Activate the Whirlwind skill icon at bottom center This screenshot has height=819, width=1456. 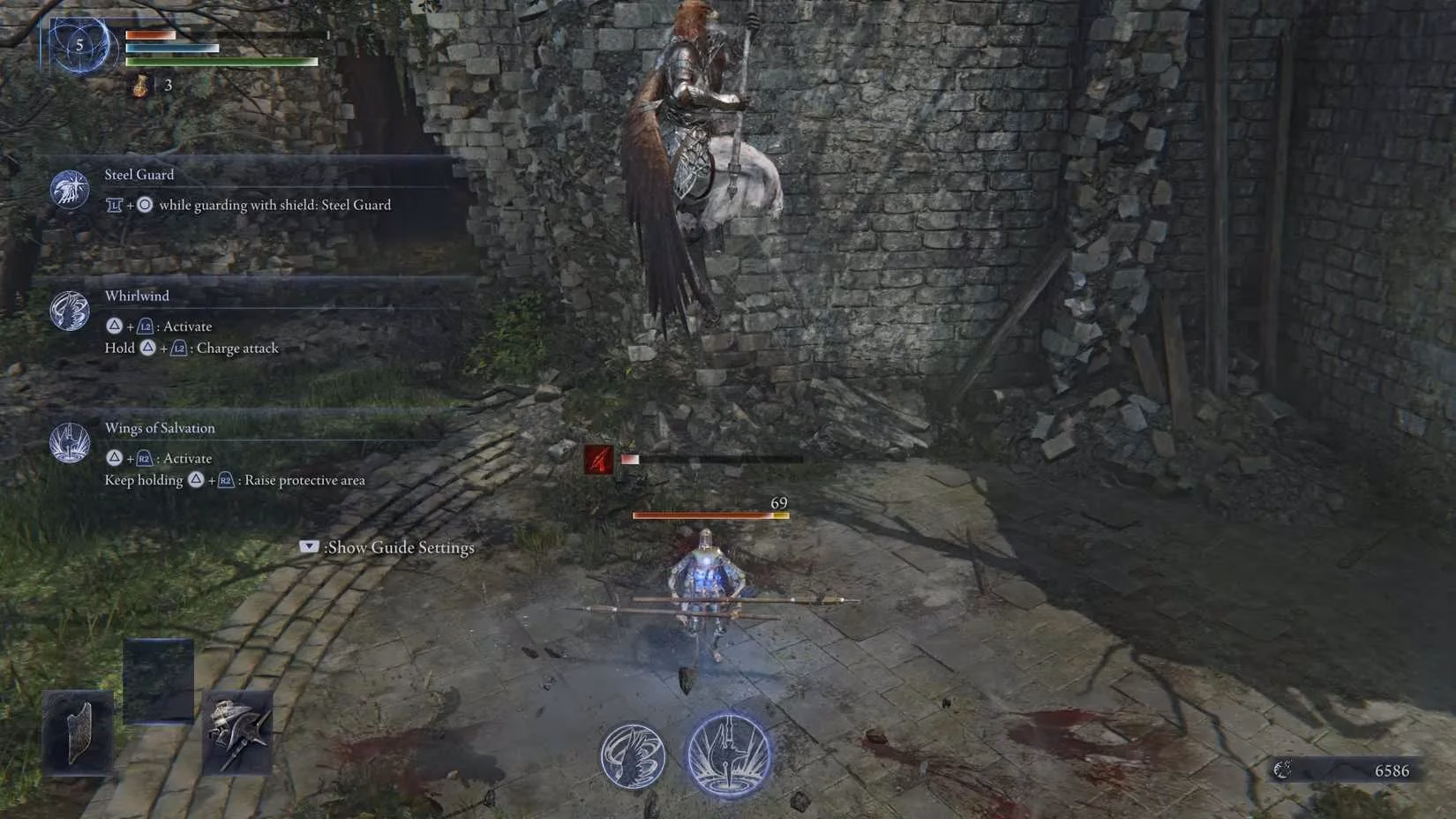point(633,755)
